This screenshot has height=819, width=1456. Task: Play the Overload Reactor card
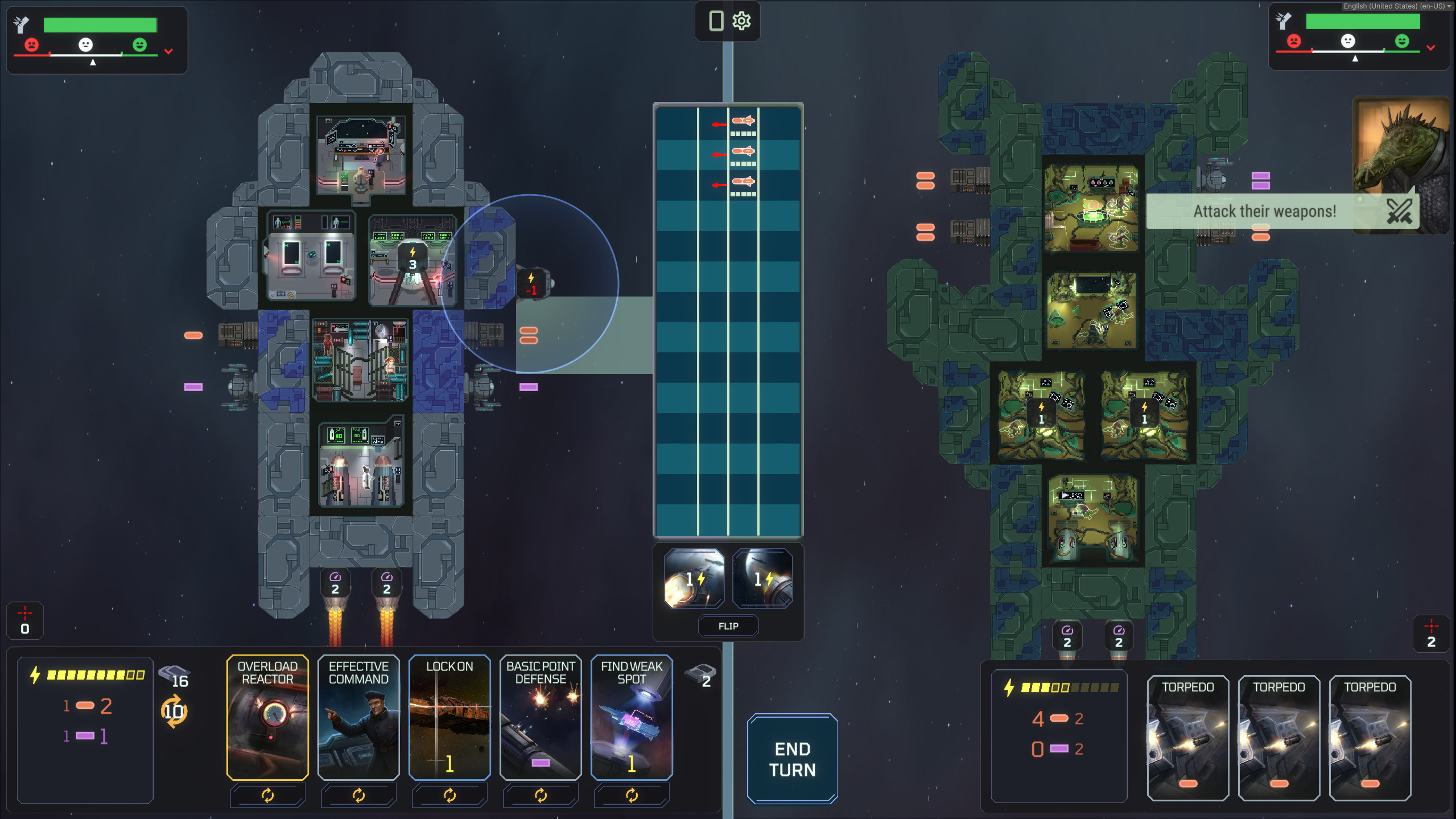coord(267,717)
